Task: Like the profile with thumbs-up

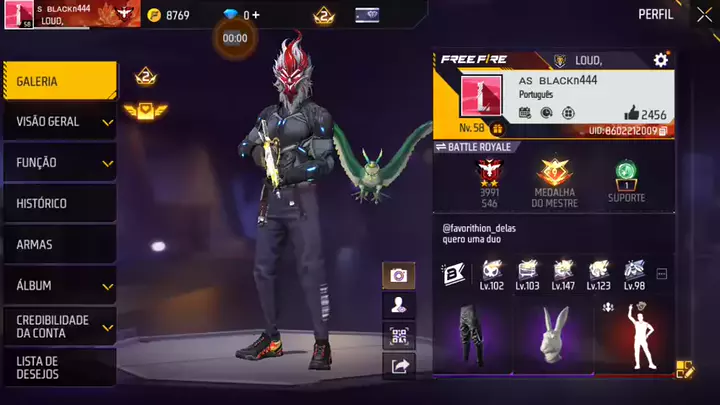Action: 631,114
